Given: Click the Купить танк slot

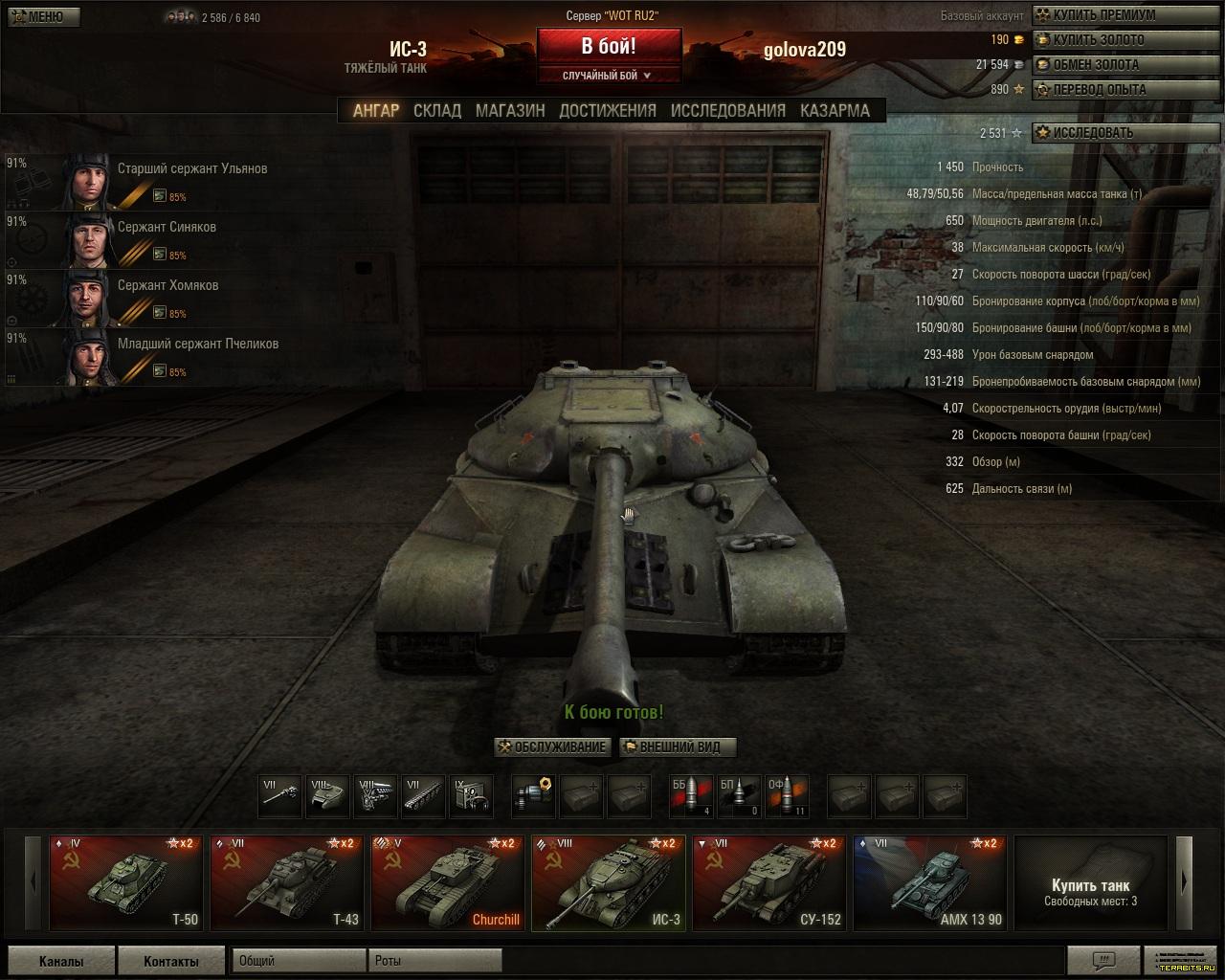Looking at the screenshot, I should point(1090,882).
